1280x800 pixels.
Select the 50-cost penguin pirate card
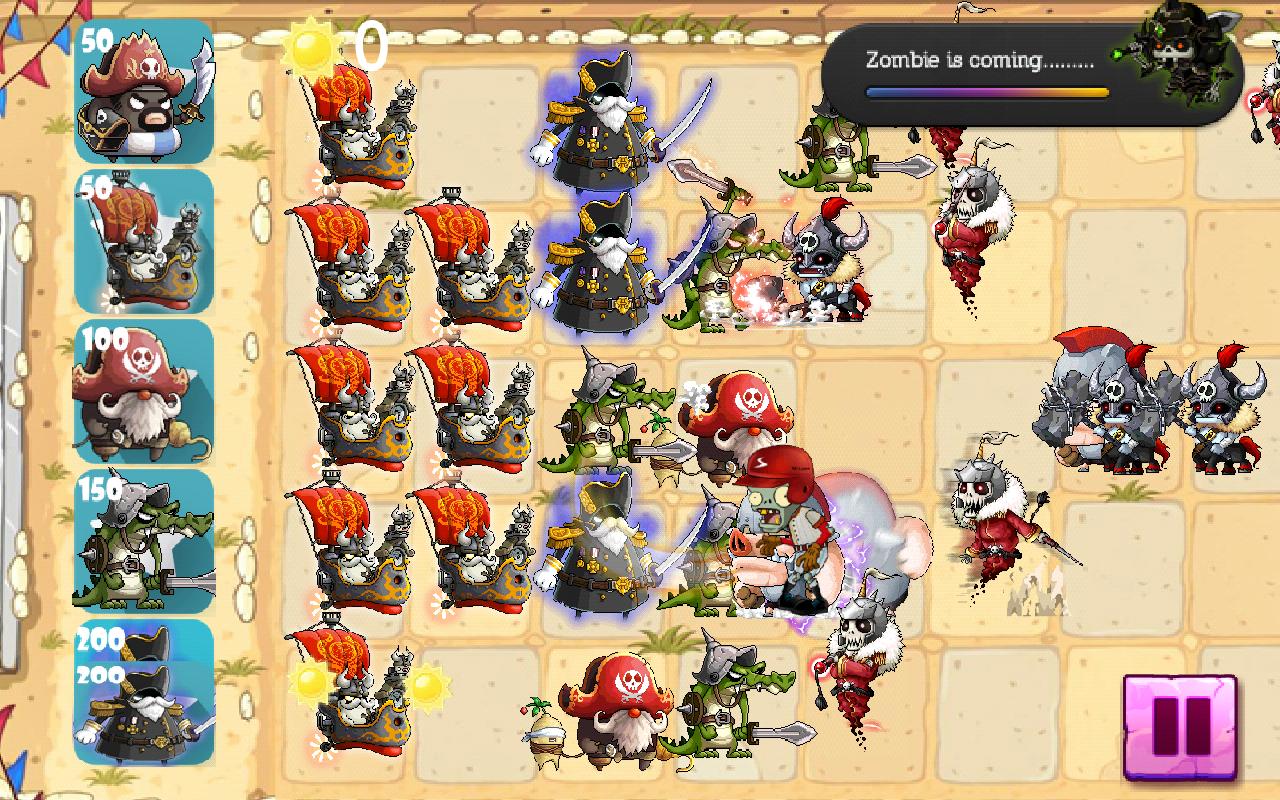pyautogui.click(x=144, y=98)
